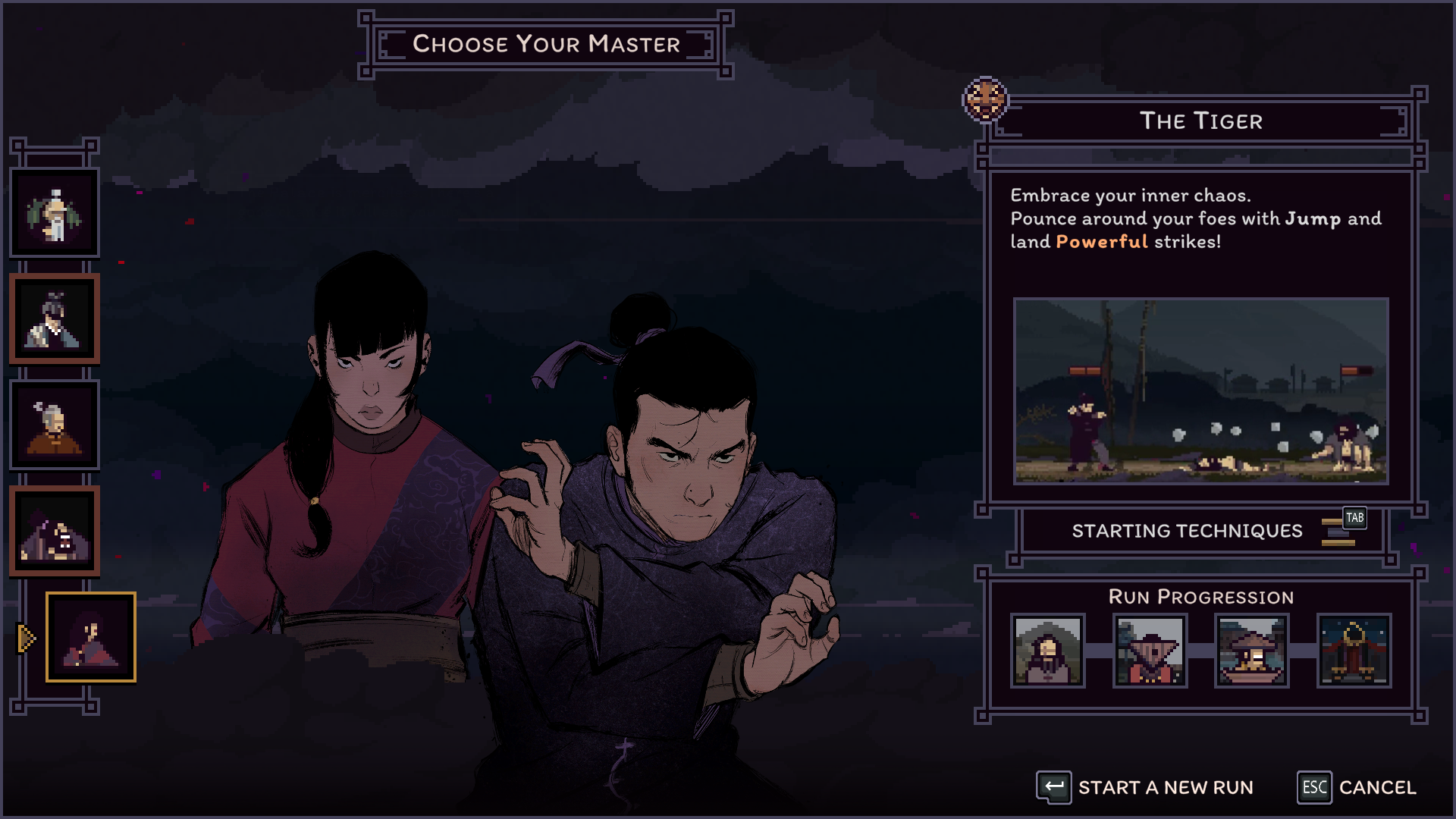
Task: Choose the highlighted Tiger master portrait
Action: pyautogui.click(x=91, y=637)
